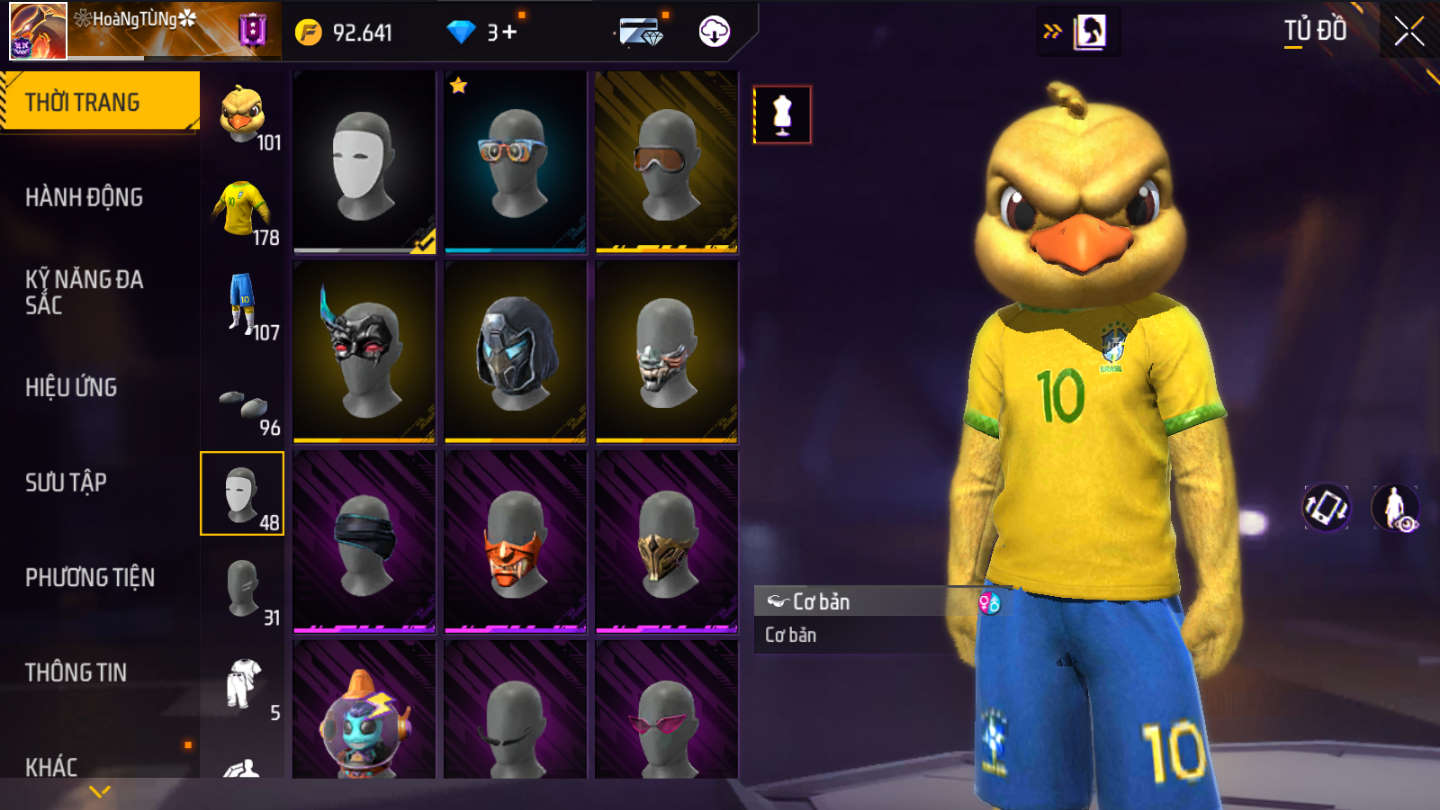The height and width of the screenshot is (810, 1440).
Task: Switch to HÀNH ĐỘNG menu
Action: click(85, 197)
